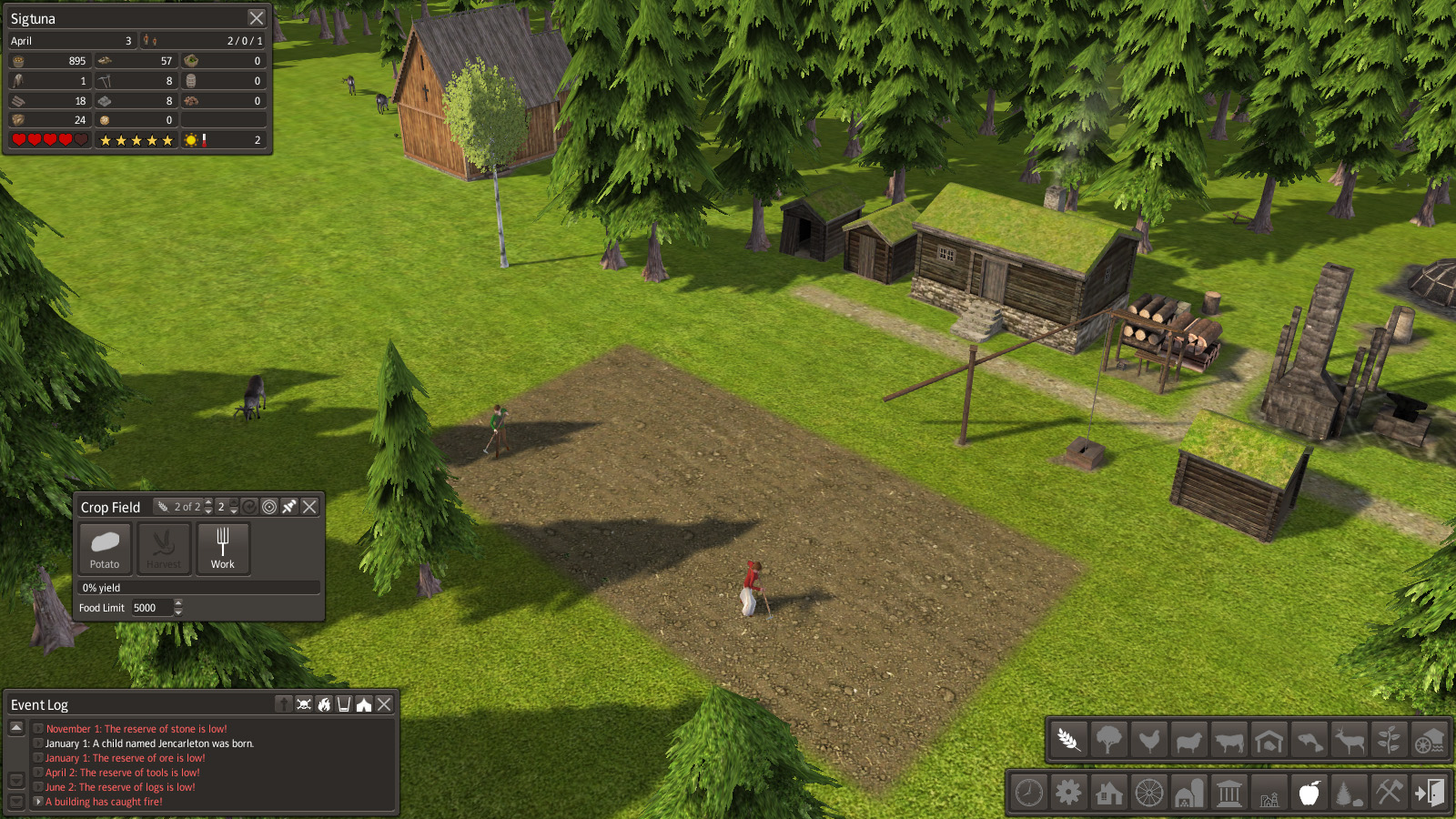This screenshot has width=1456, height=819.
Task: Open the housing build category
Action: [x=1108, y=793]
